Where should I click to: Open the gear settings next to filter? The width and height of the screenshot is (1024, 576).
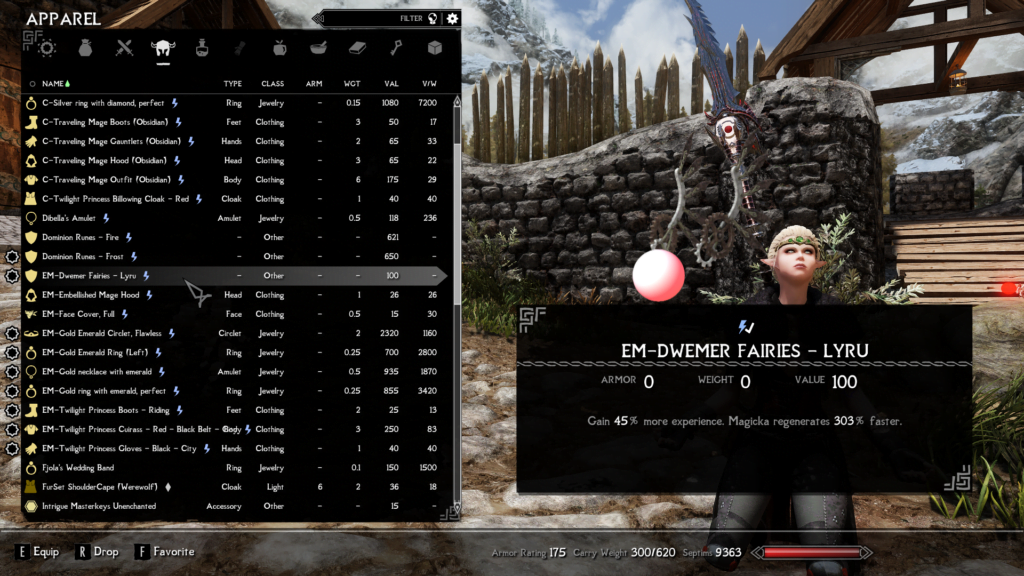pos(452,18)
